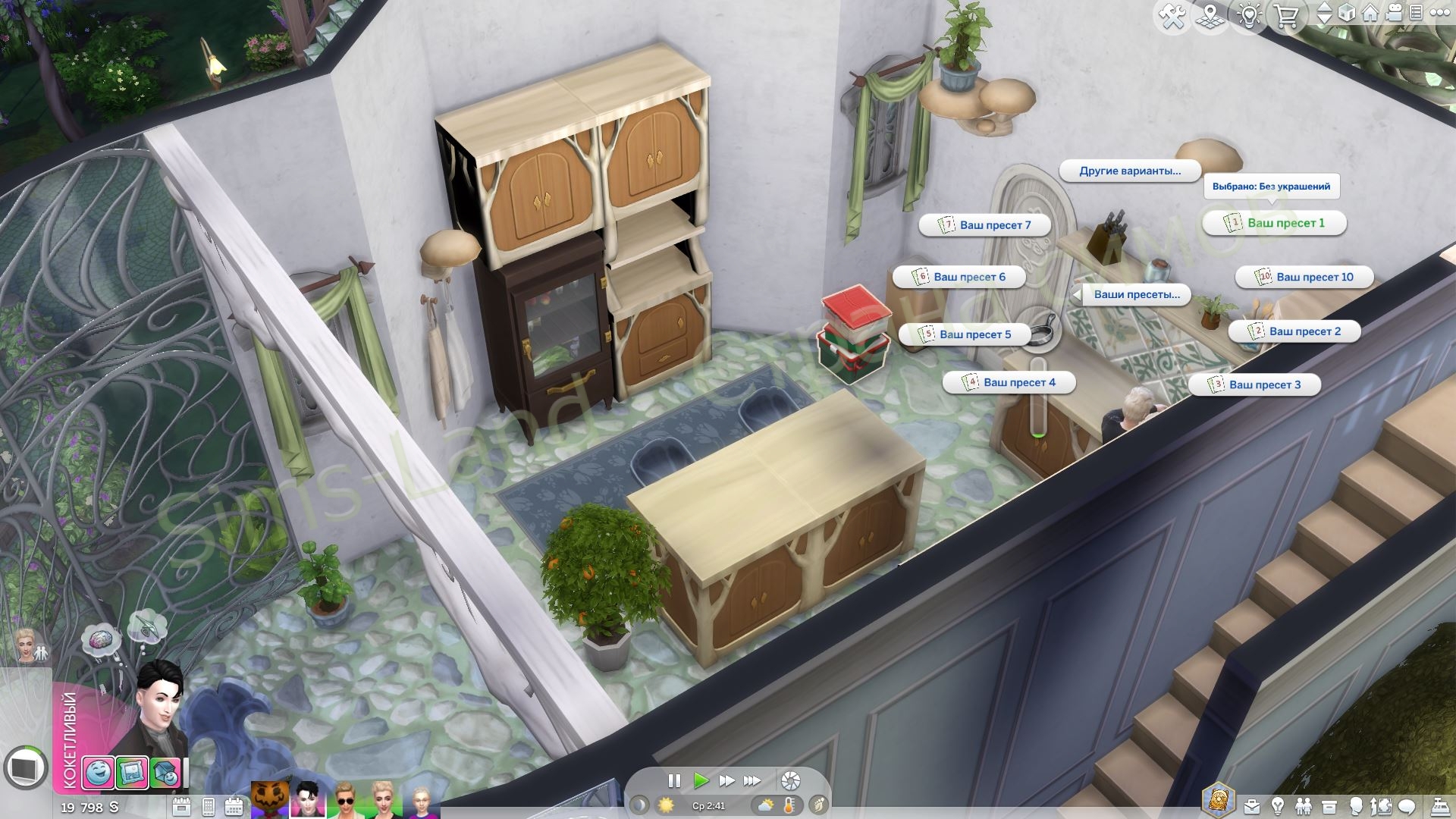Open Build Mode with hammer and wrench icon
Screen dimensions: 1456x819
(1172, 16)
